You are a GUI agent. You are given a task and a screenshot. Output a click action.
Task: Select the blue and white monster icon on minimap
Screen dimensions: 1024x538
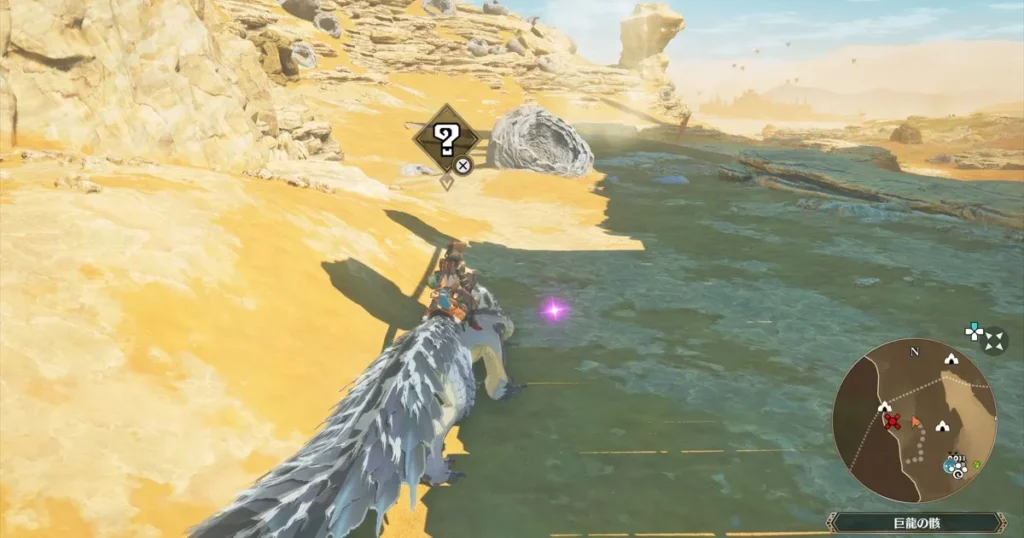click(953, 464)
